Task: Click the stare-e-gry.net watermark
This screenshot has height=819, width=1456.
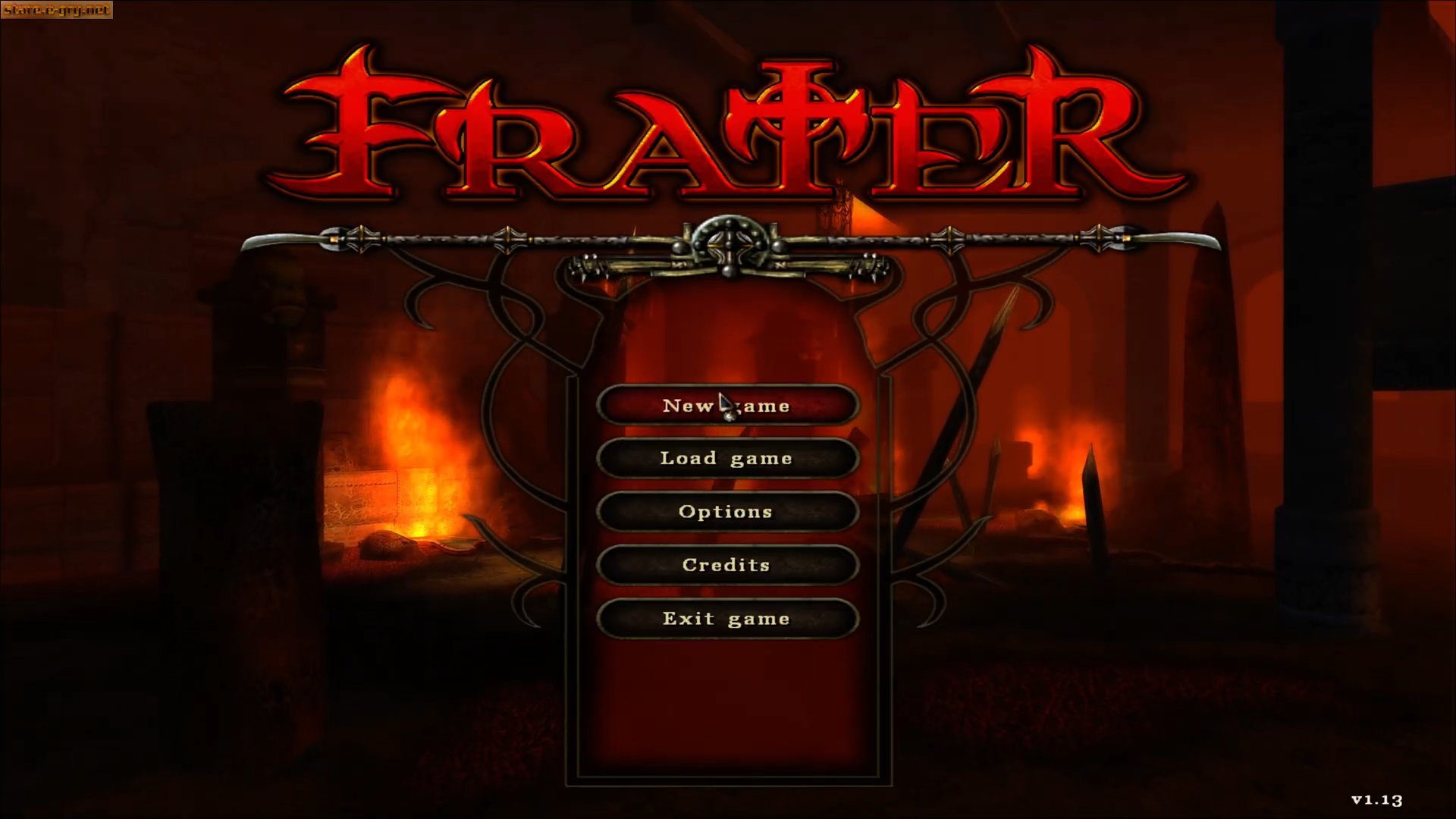Action: (x=57, y=11)
